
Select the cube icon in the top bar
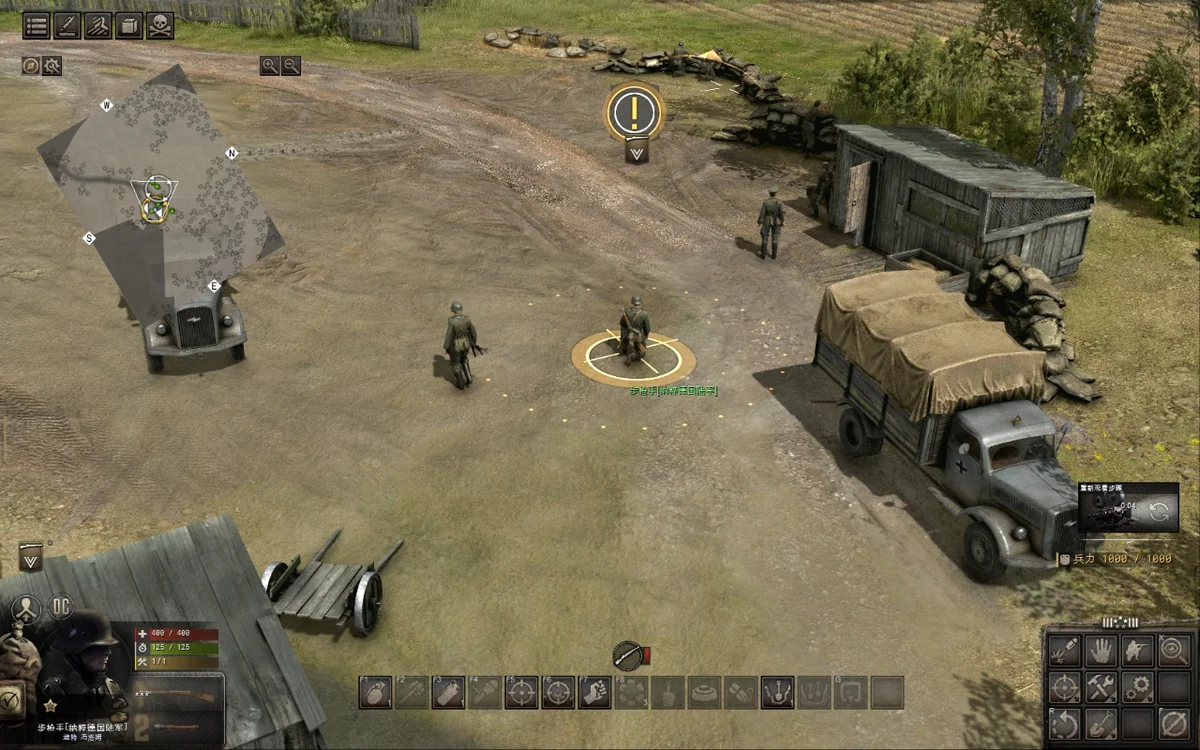point(129,26)
